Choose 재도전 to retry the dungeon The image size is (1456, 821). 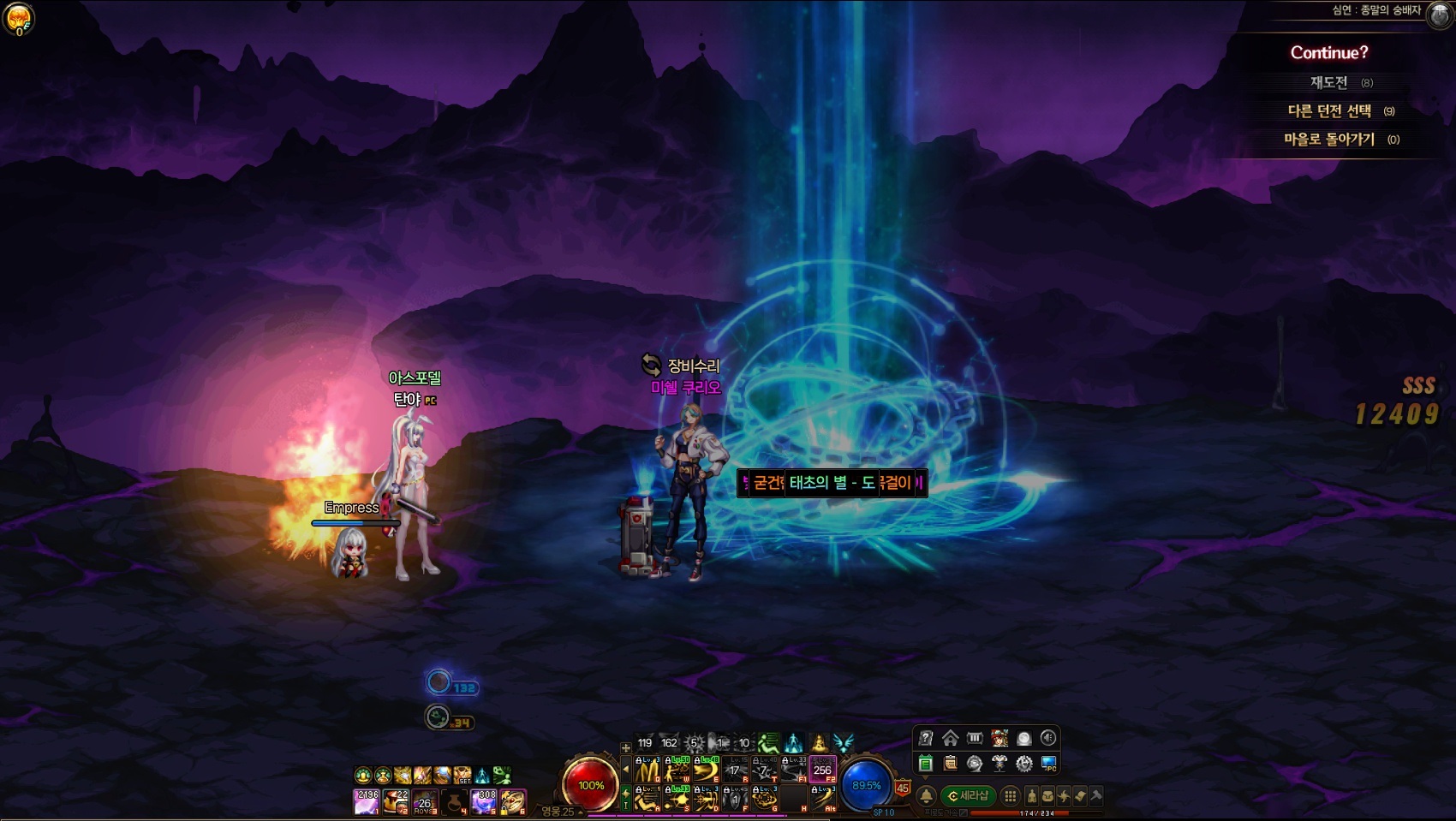(1328, 82)
